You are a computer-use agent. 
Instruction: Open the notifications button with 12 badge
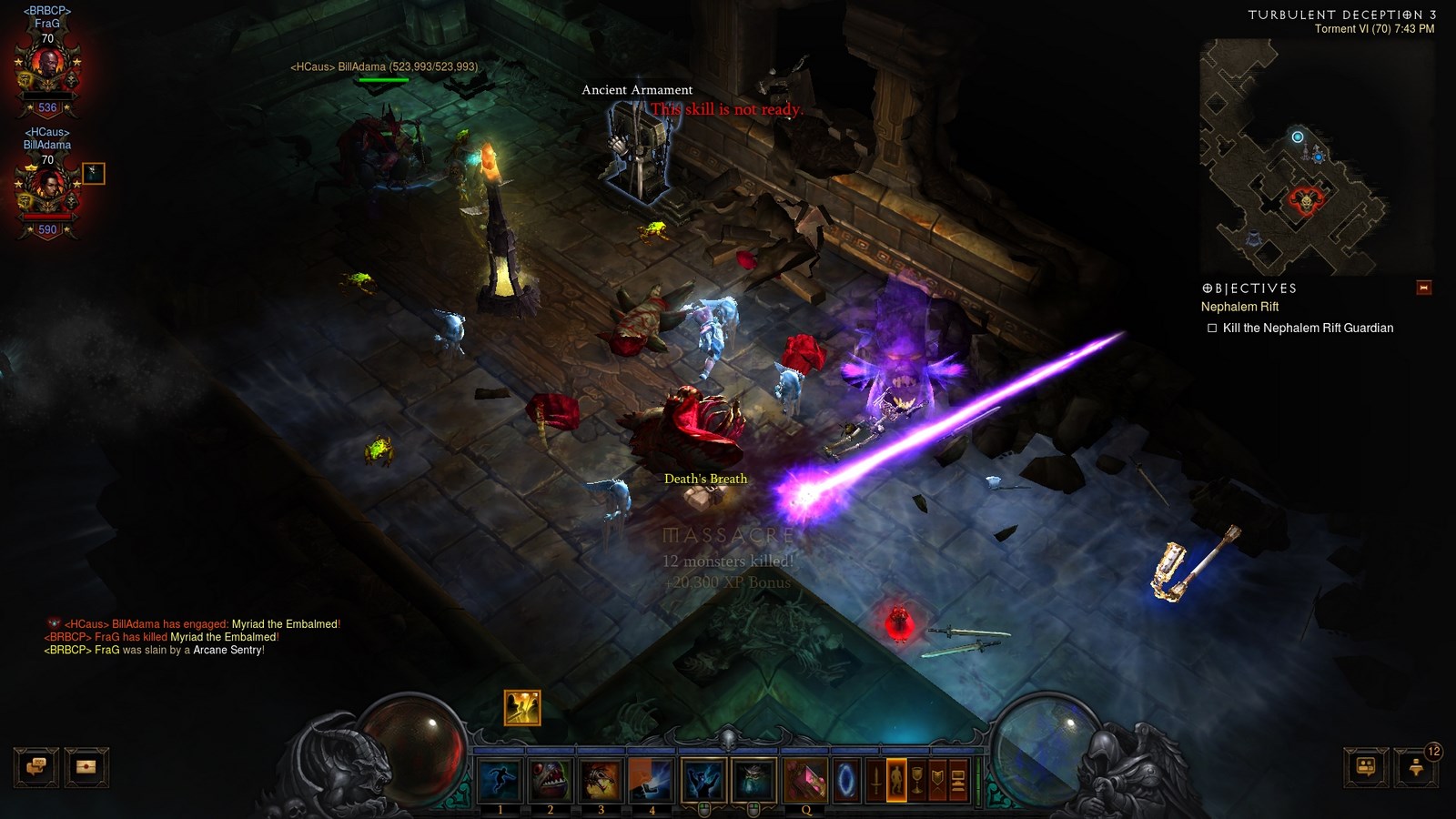(x=1416, y=767)
